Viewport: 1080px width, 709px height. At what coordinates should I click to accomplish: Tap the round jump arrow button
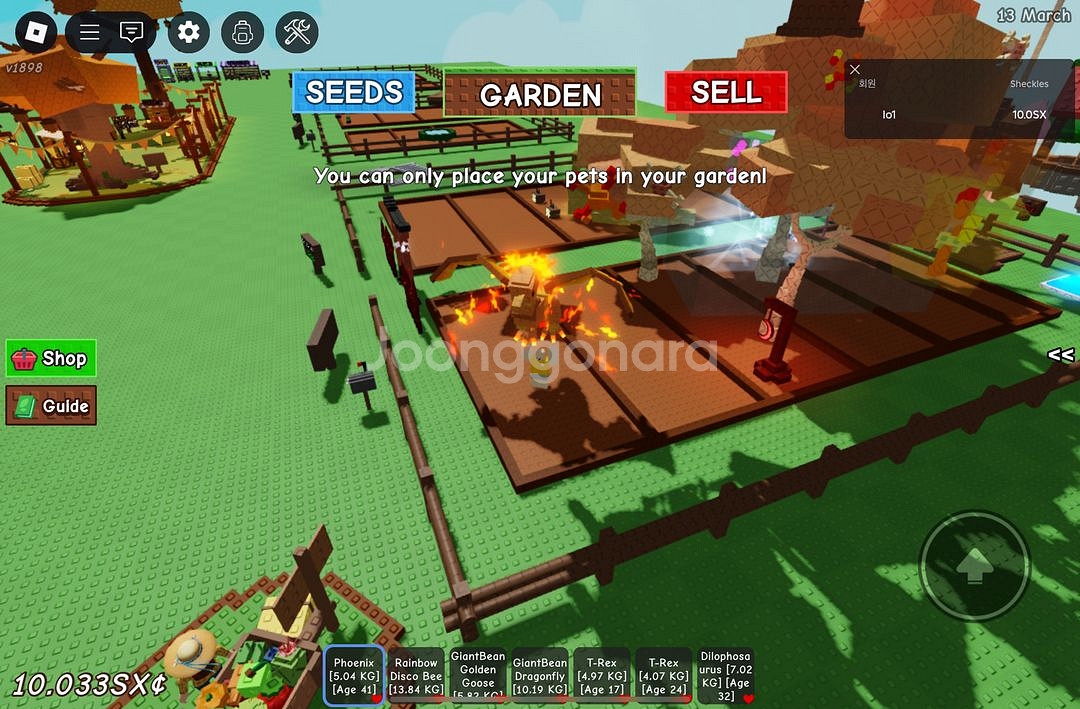(973, 566)
